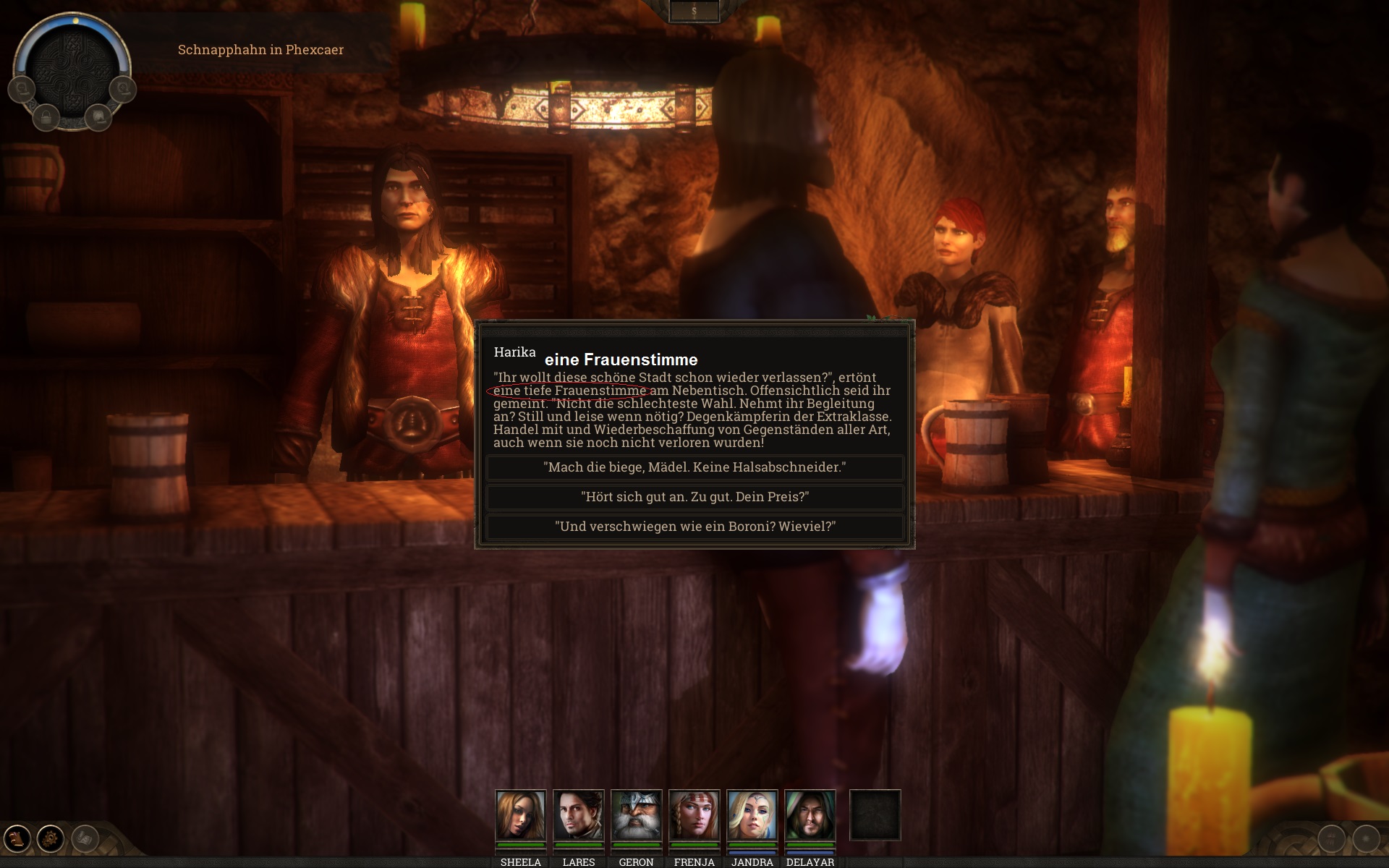This screenshot has height=868, width=1389.
Task: Click the dim starburst icon in bottom-right corner
Action: 1366,839
